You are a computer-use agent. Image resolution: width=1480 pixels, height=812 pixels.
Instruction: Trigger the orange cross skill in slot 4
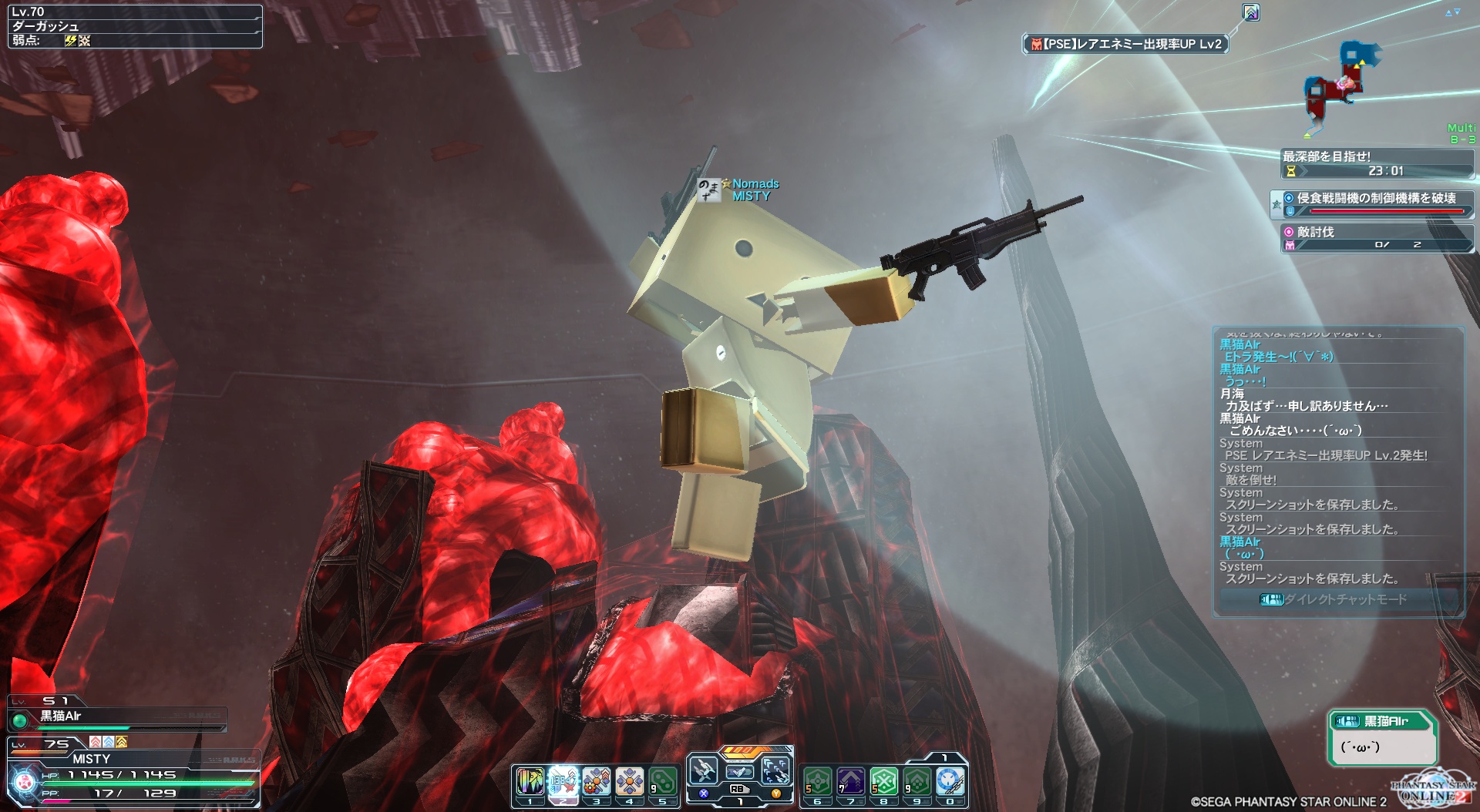click(629, 782)
